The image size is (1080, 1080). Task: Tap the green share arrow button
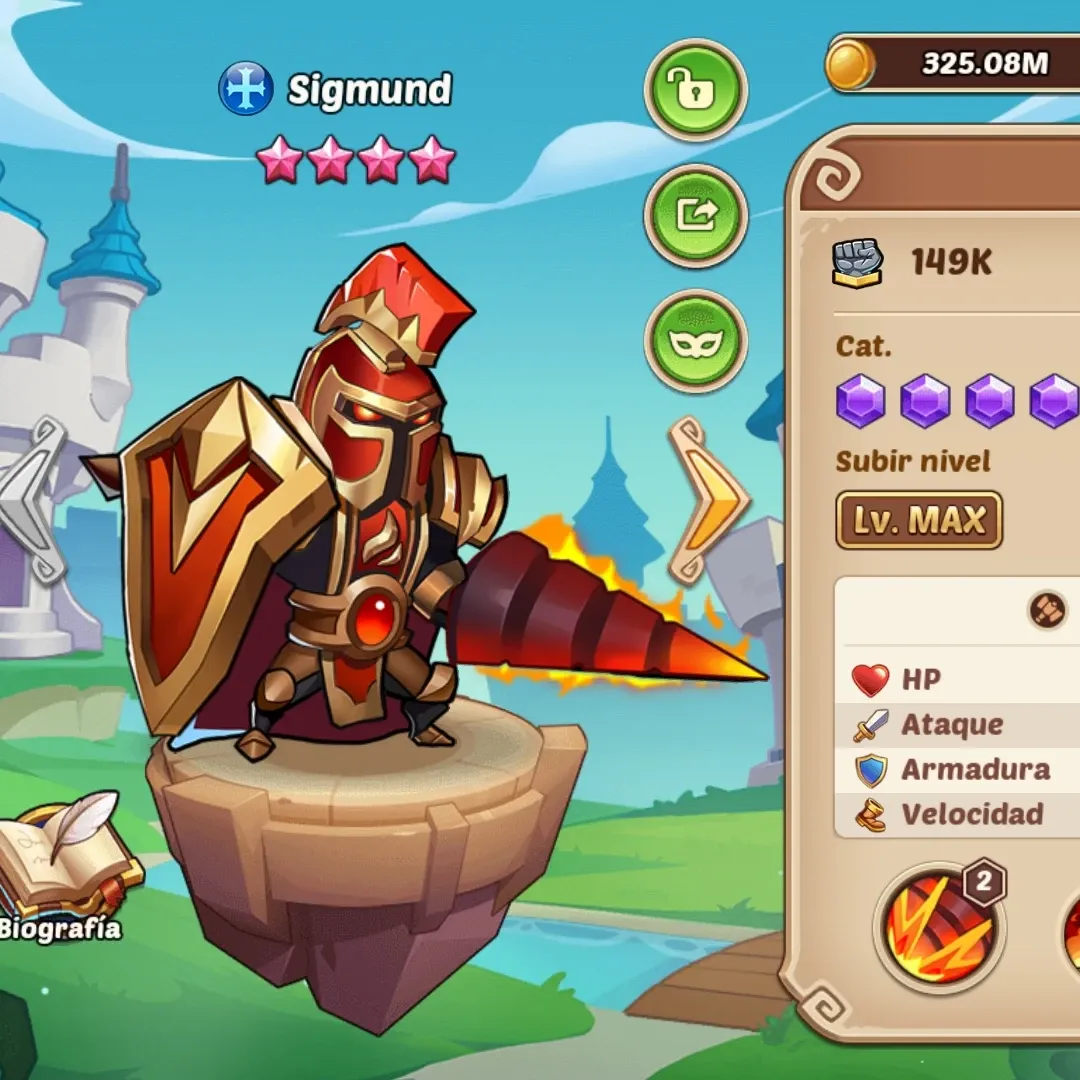(695, 215)
